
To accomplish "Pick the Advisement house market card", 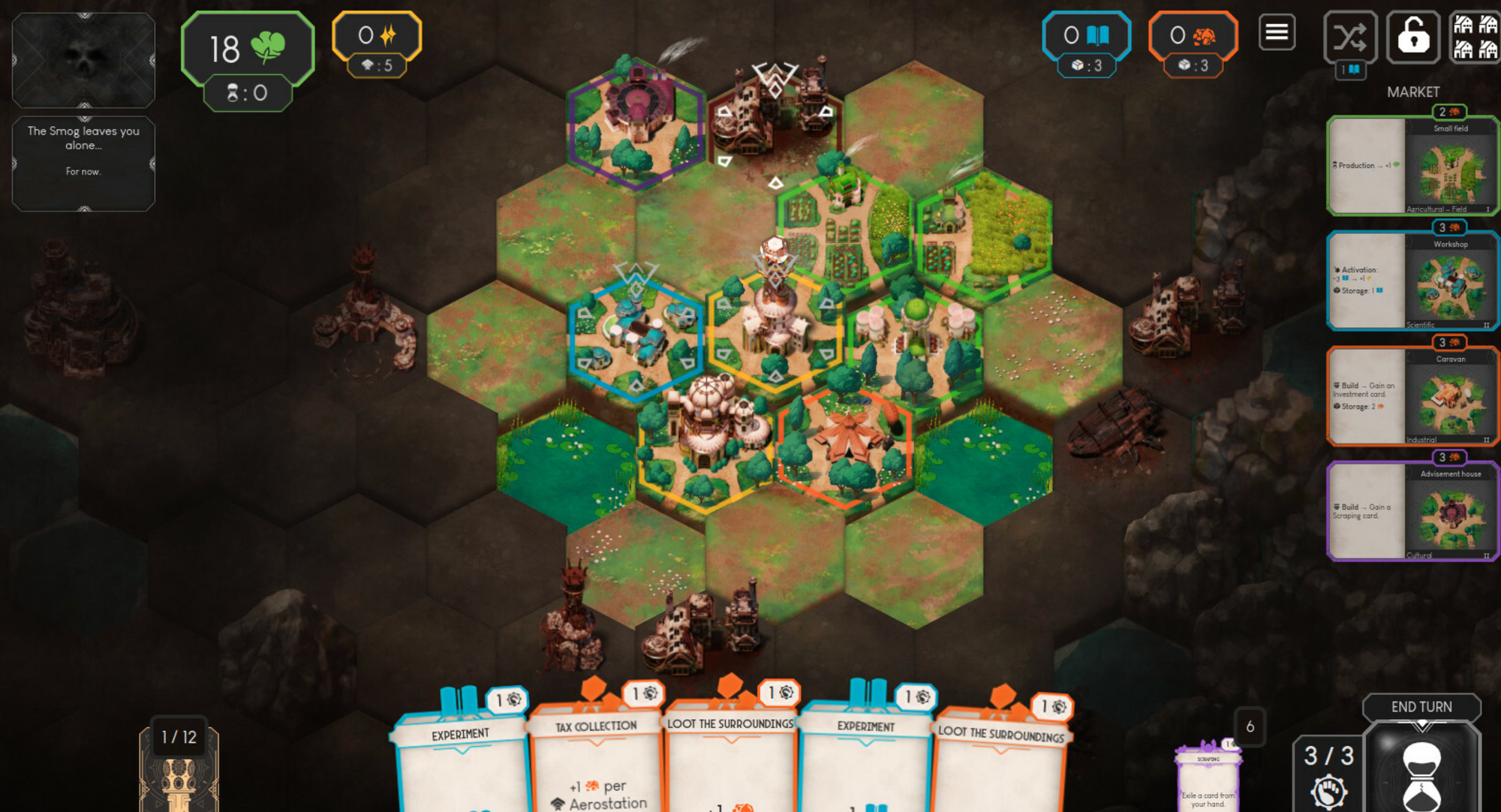I will tap(1412, 512).
